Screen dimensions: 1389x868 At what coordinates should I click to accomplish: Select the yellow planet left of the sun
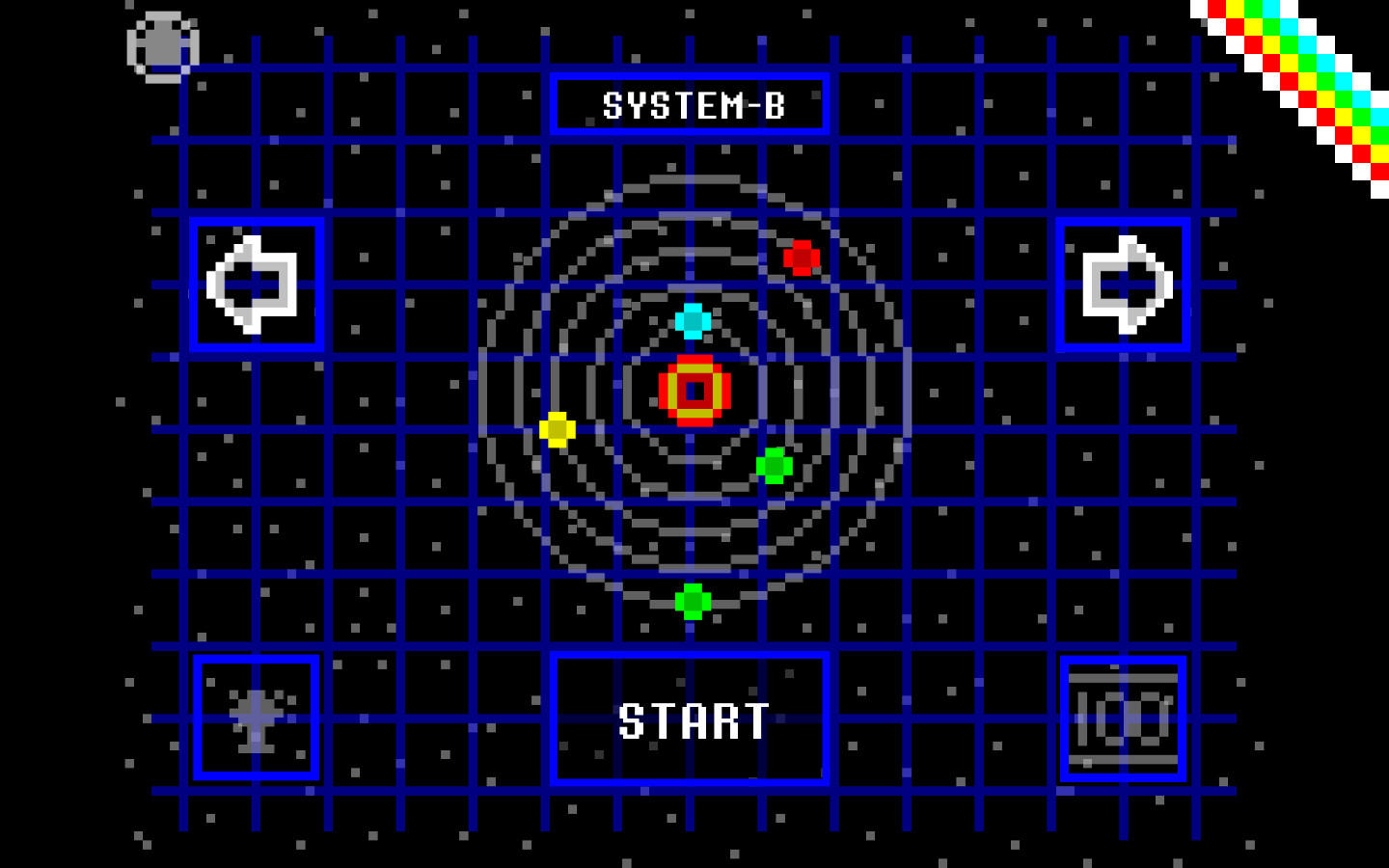(x=558, y=428)
